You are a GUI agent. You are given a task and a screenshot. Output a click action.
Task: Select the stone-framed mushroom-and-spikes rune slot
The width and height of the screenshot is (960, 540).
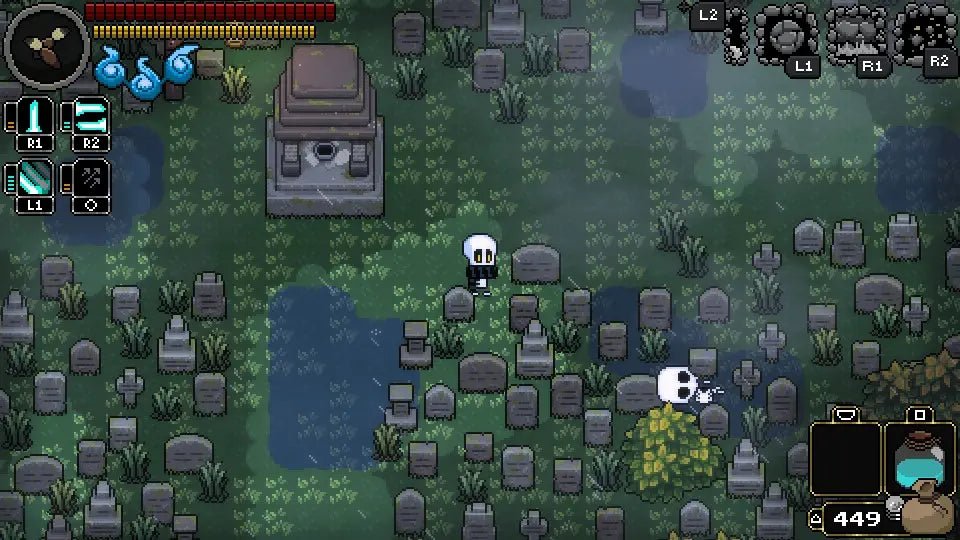[857, 36]
